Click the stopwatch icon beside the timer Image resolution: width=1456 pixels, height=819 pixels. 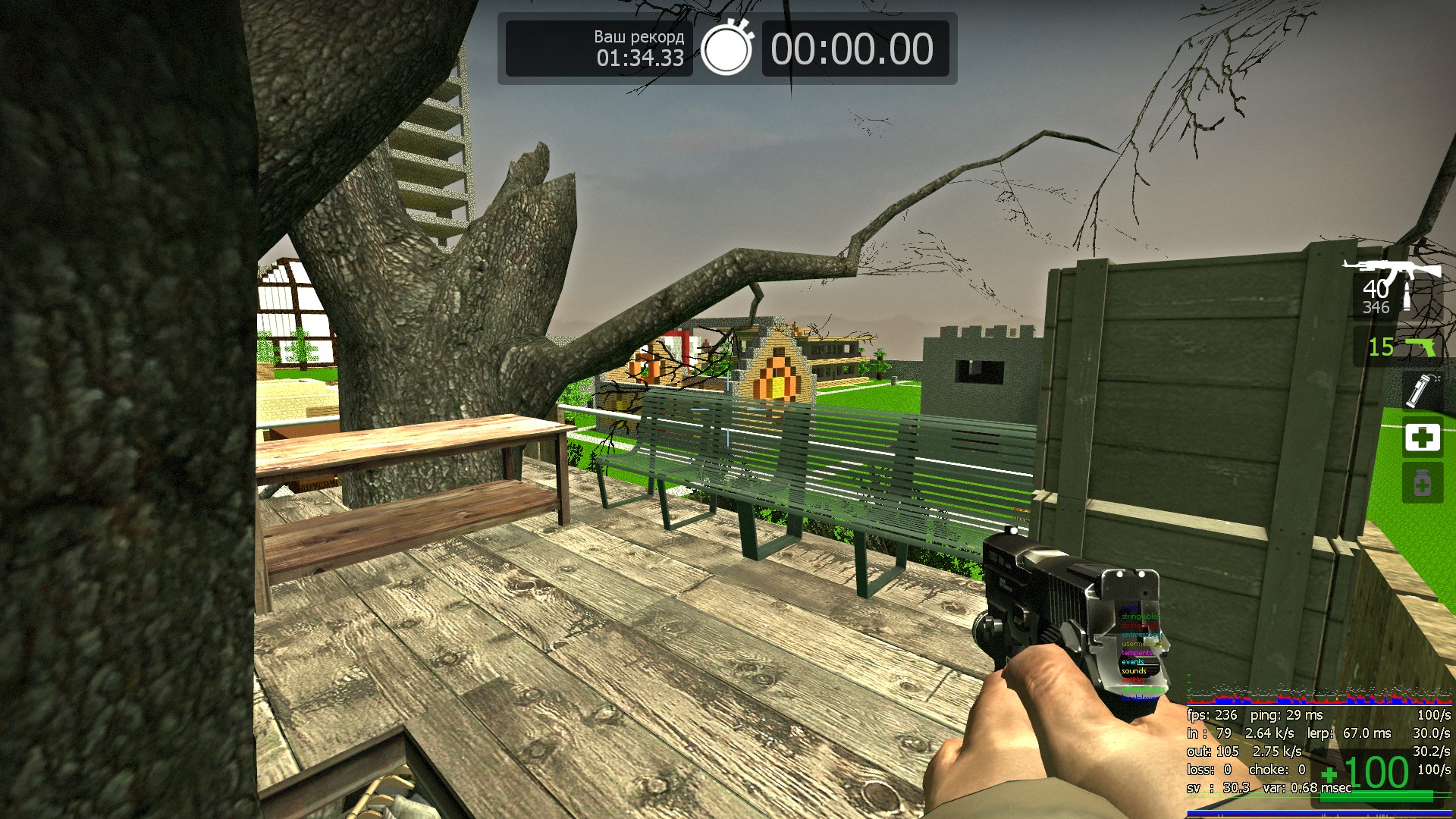point(726,49)
